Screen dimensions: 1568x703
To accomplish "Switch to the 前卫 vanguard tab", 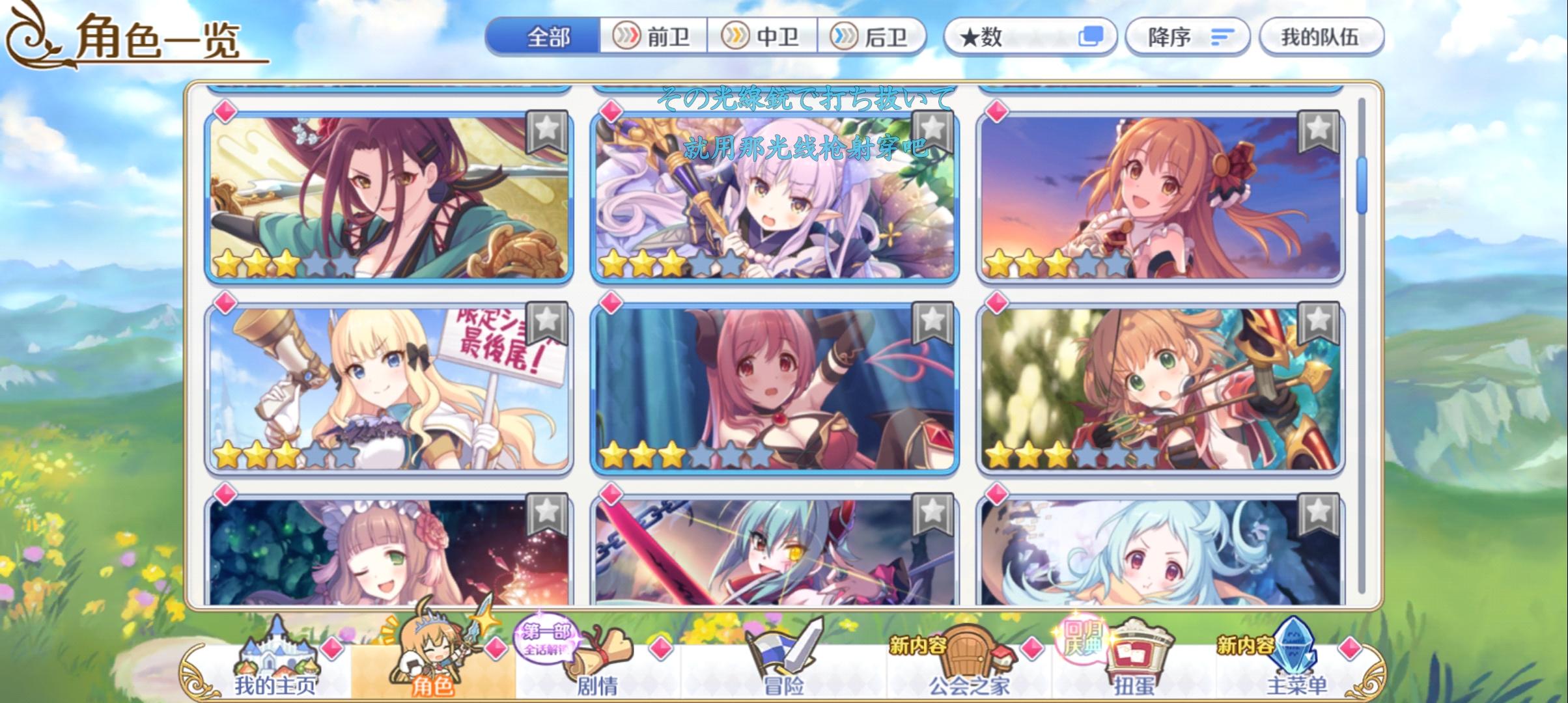I will (651, 37).
